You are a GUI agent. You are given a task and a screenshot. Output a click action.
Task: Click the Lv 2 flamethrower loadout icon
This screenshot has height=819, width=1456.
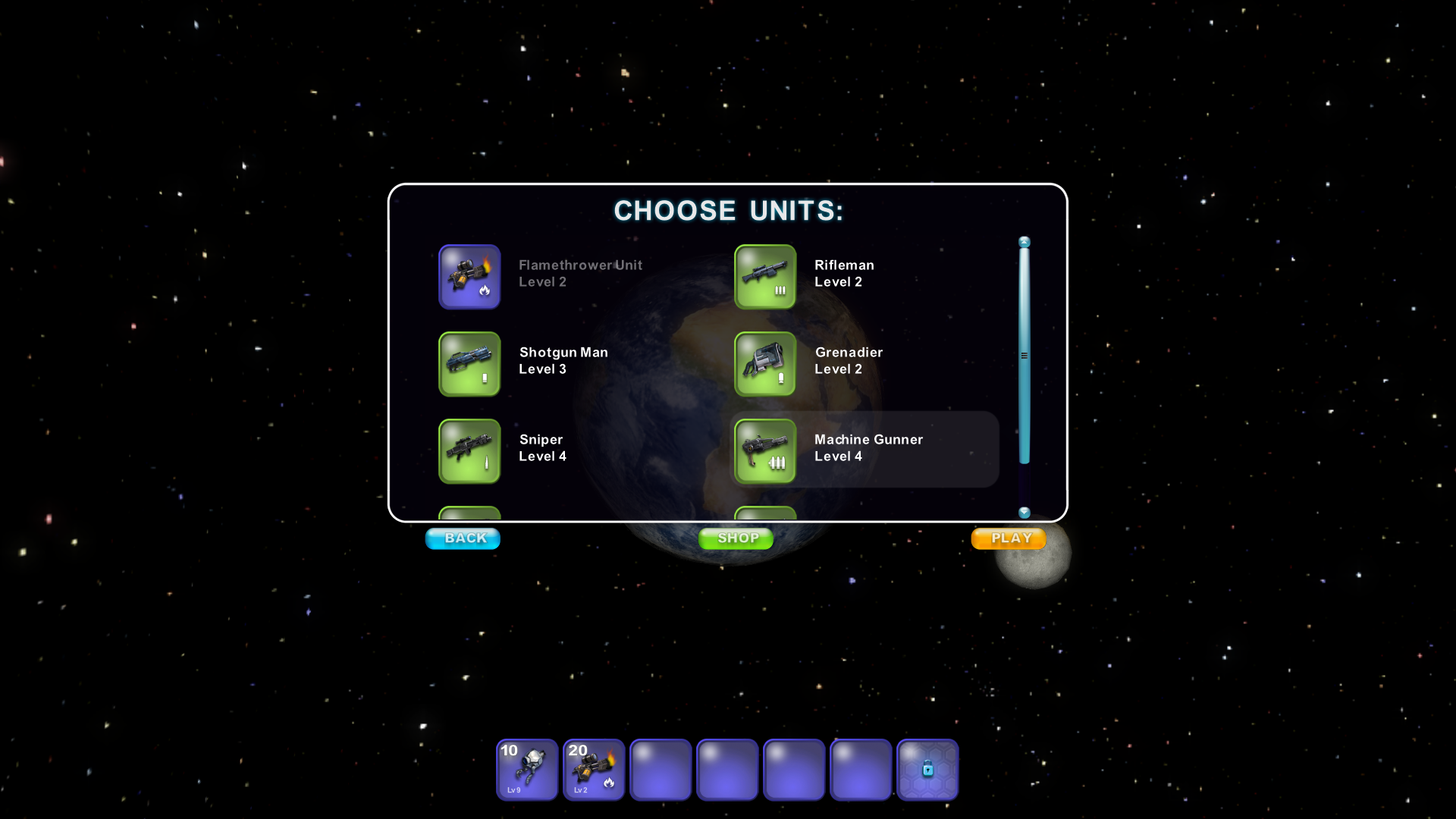tap(593, 770)
